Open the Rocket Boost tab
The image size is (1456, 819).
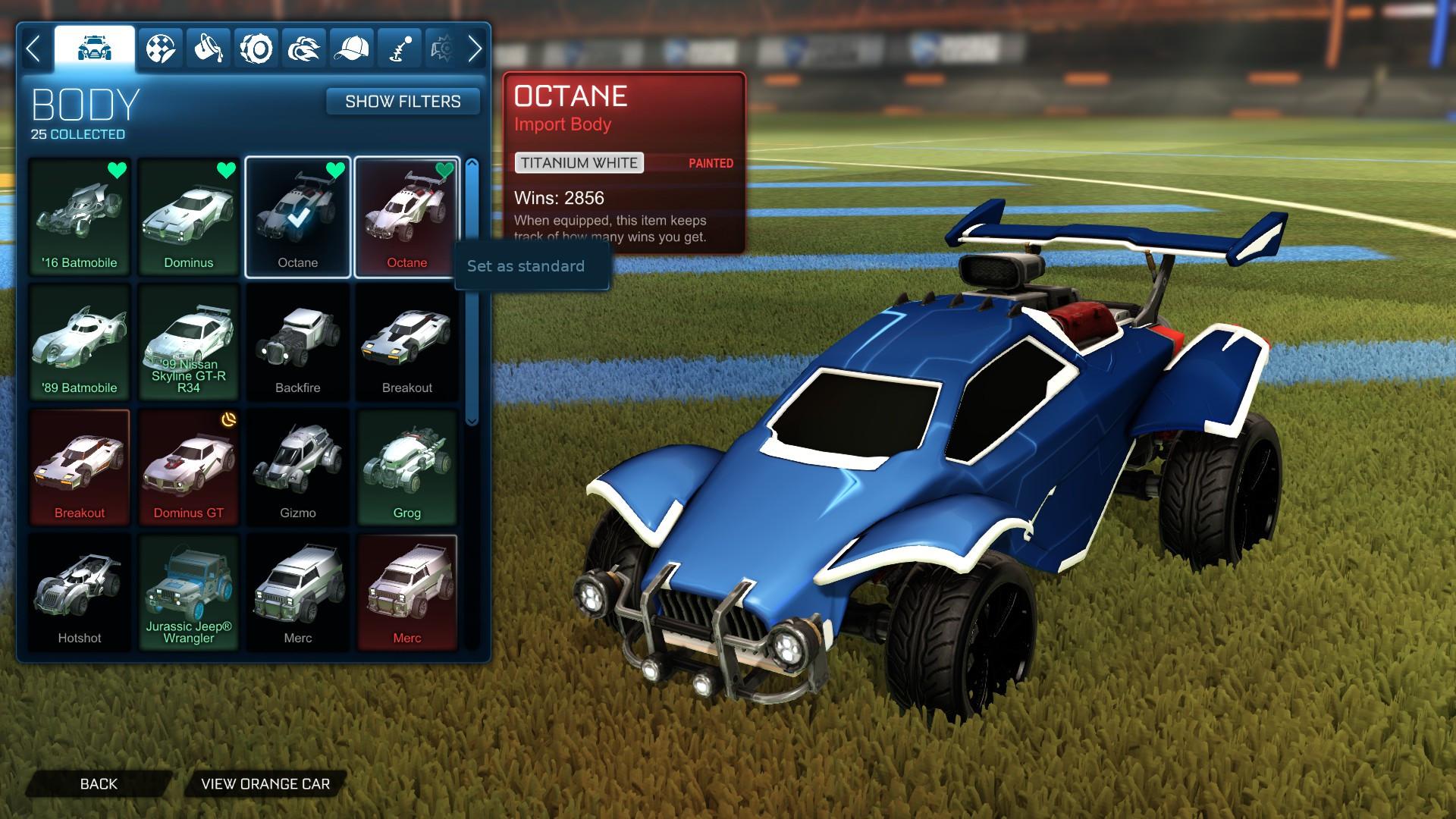coord(304,49)
